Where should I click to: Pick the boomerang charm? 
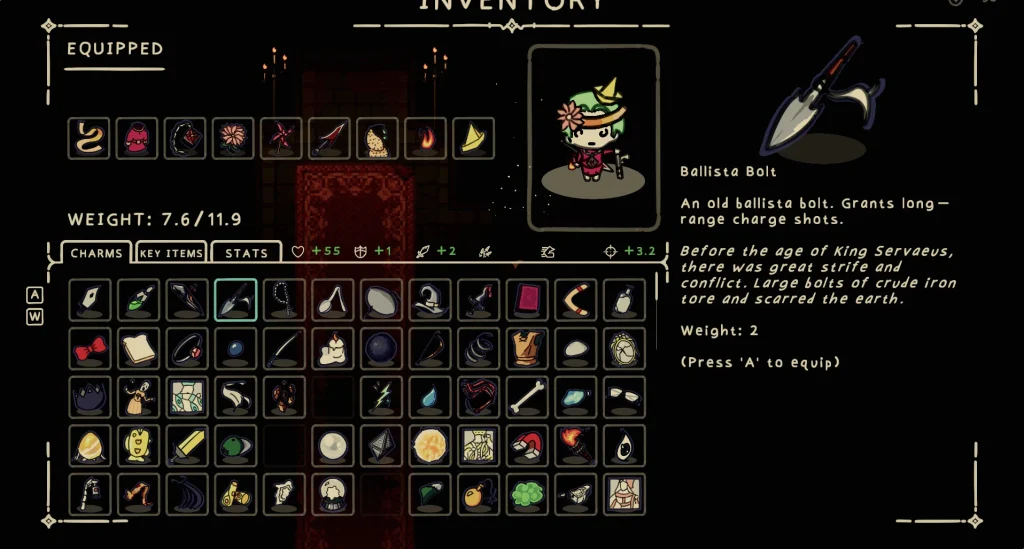pos(576,299)
